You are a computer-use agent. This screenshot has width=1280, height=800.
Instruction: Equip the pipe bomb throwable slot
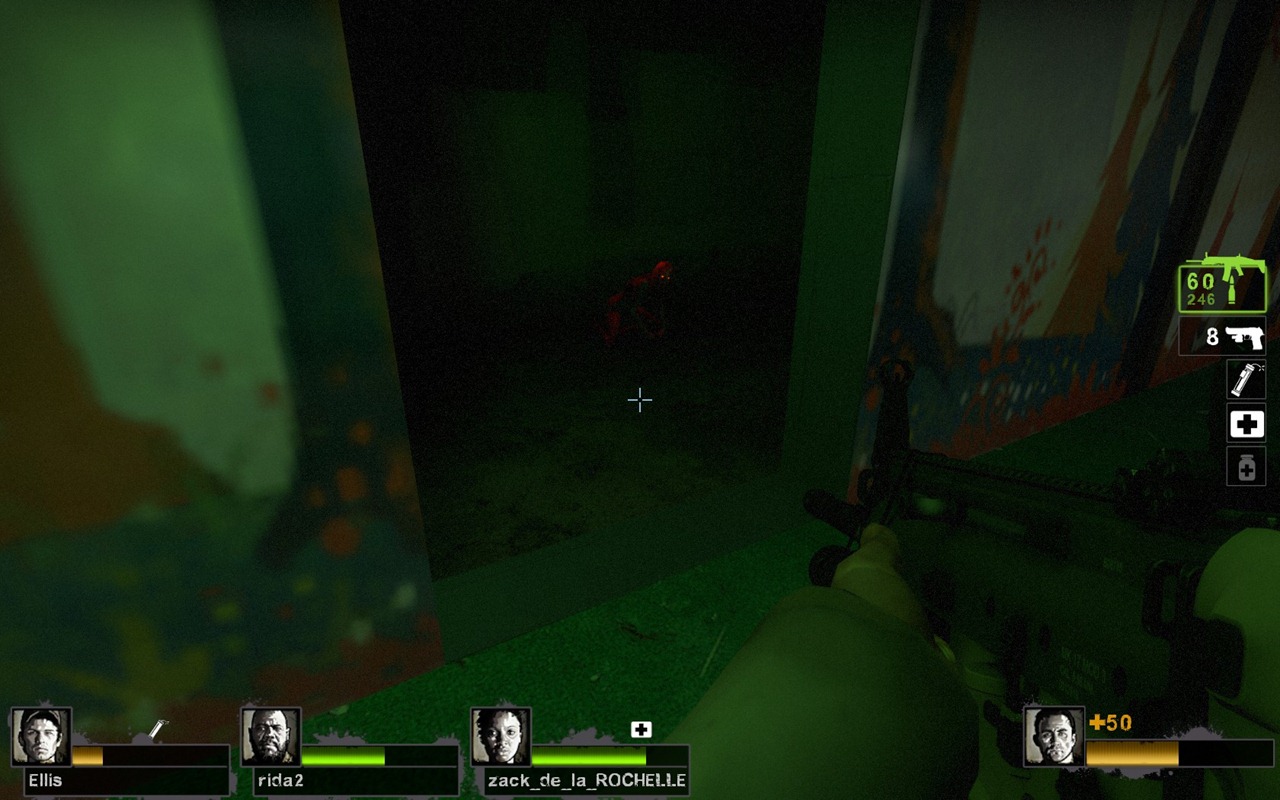1246,380
